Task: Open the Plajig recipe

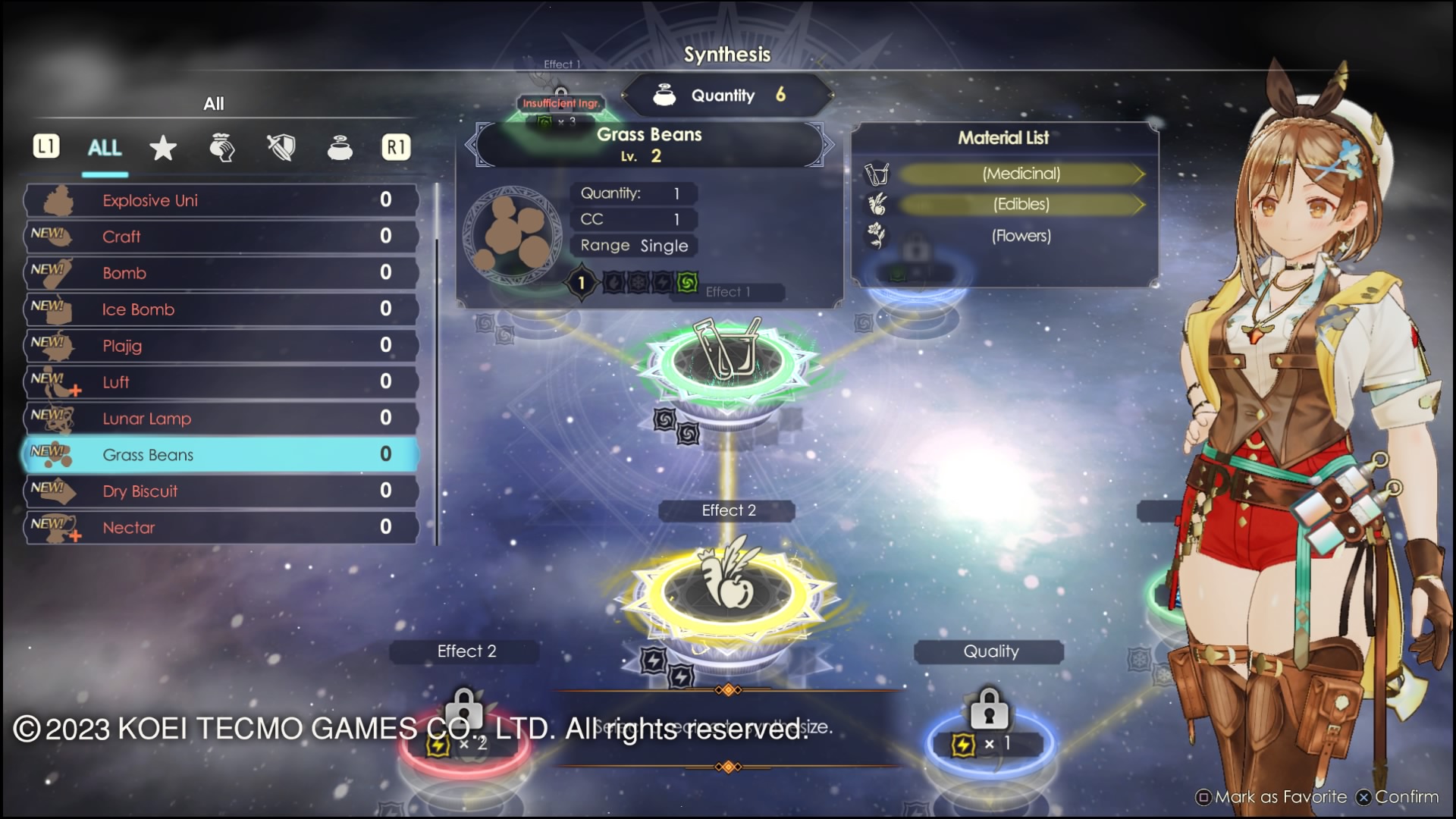Action: (221, 346)
